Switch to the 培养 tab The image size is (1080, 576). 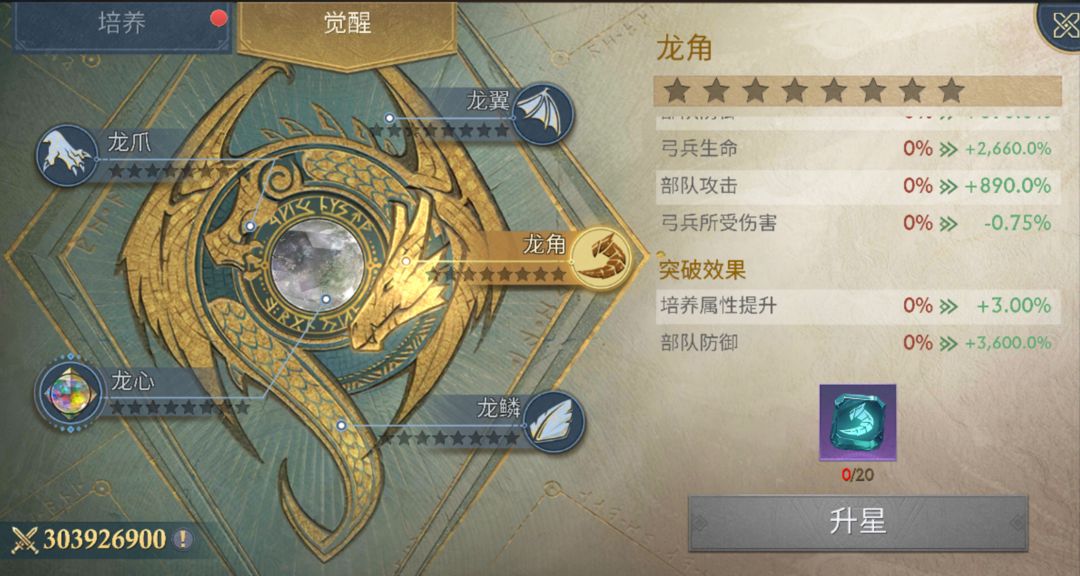point(122,25)
